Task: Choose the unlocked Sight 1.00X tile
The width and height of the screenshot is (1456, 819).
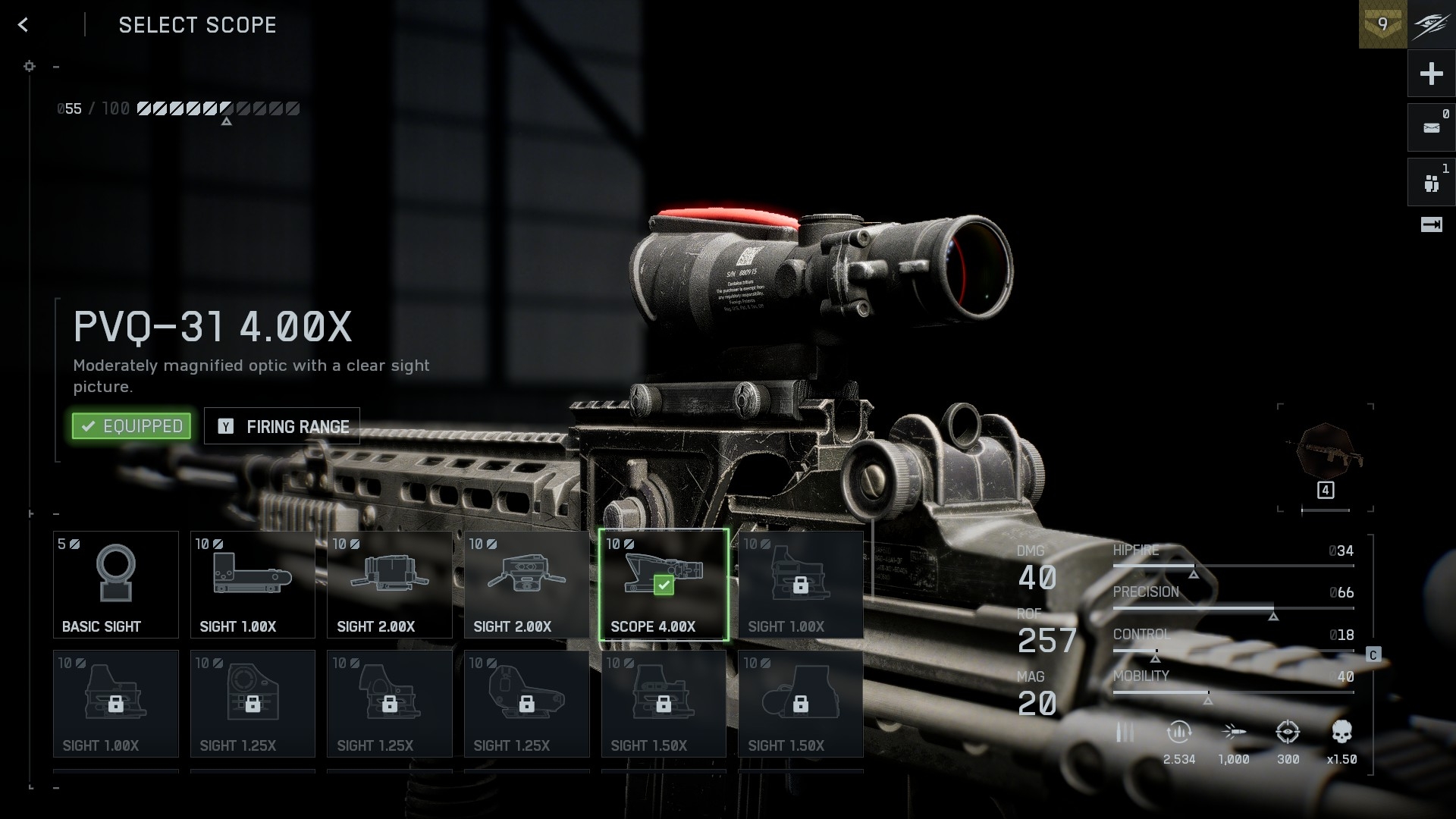Action: click(x=253, y=584)
